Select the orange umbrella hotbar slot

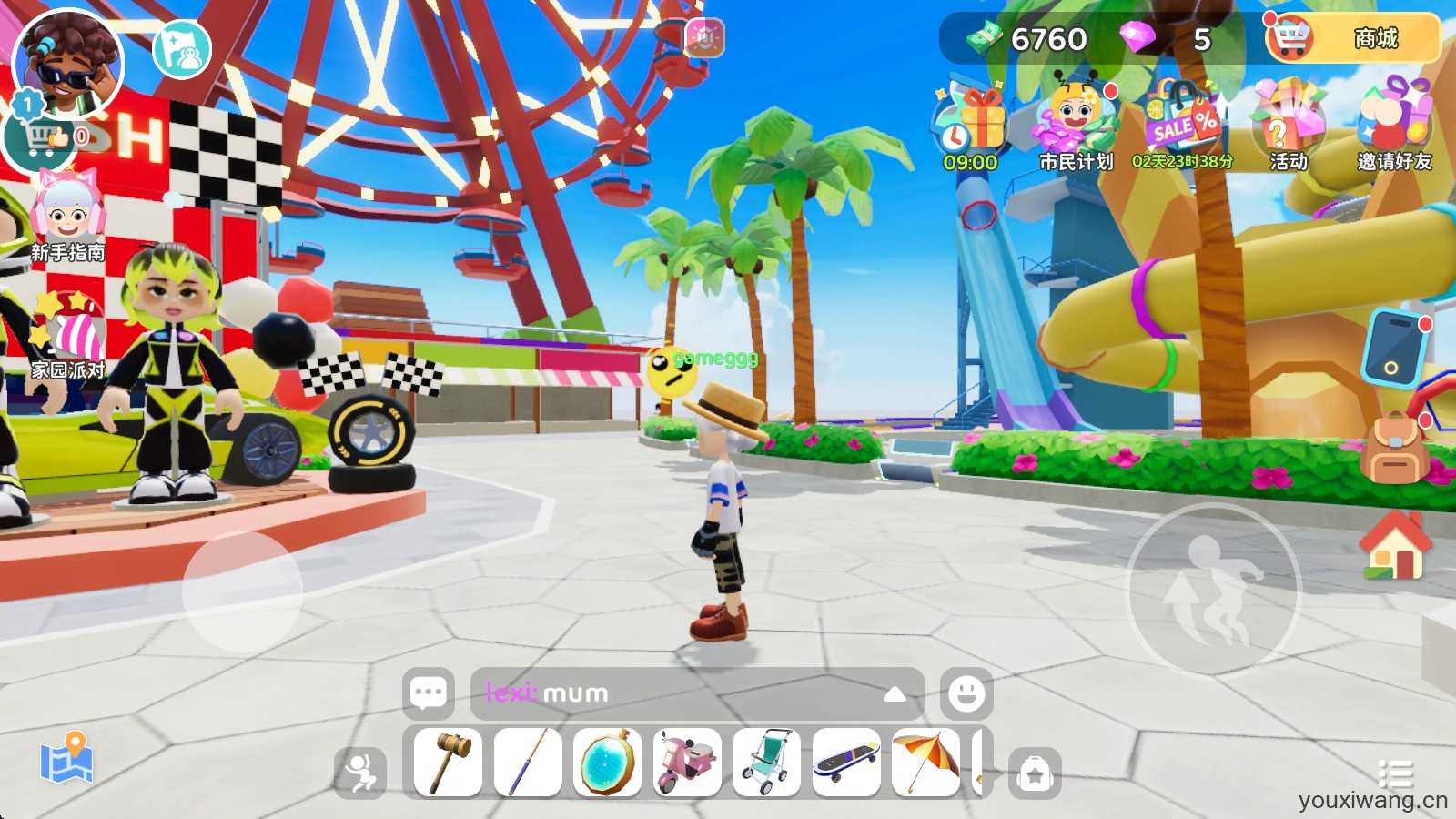pos(926,763)
